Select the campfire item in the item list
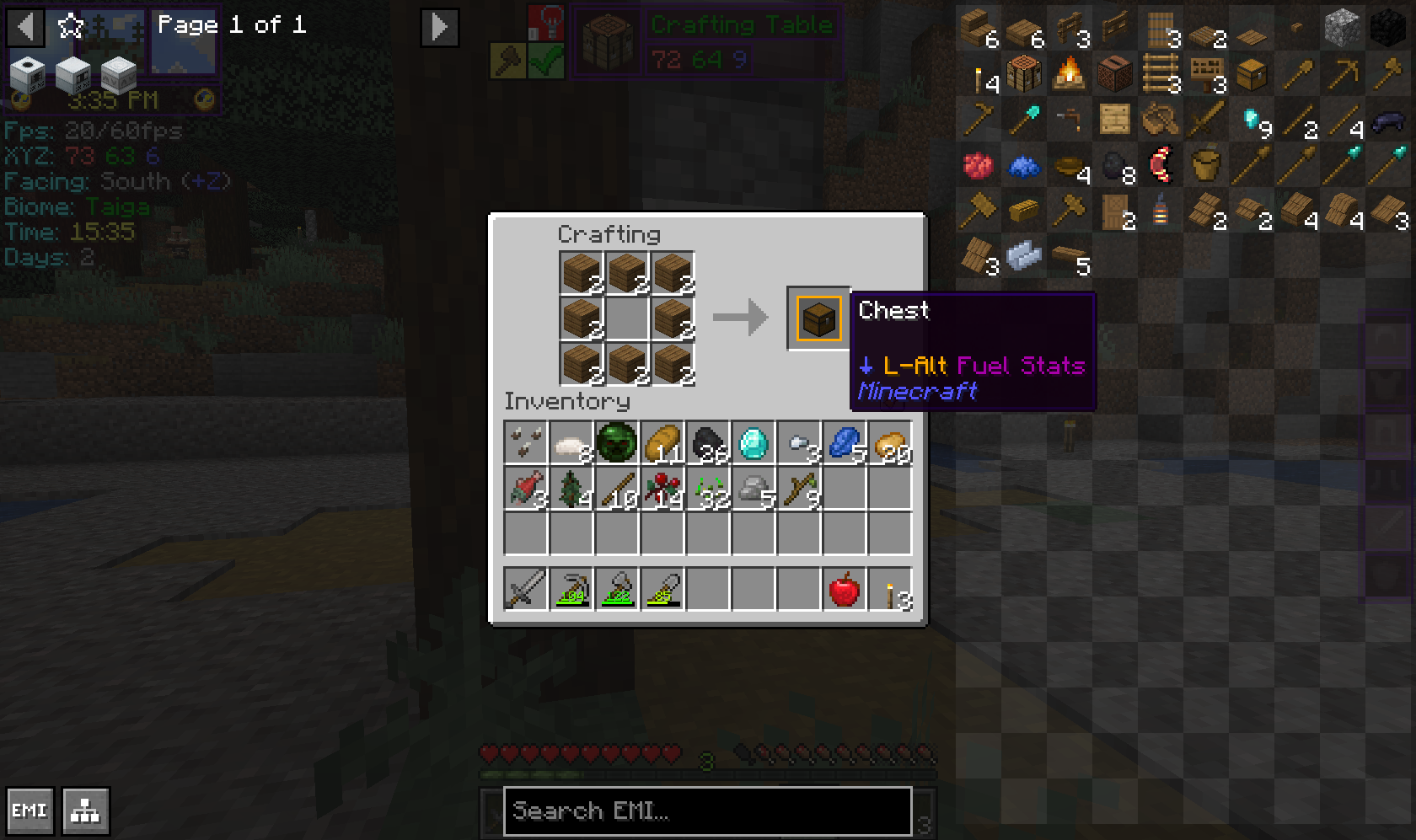The height and width of the screenshot is (840, 1416). tap(1070, 74)
